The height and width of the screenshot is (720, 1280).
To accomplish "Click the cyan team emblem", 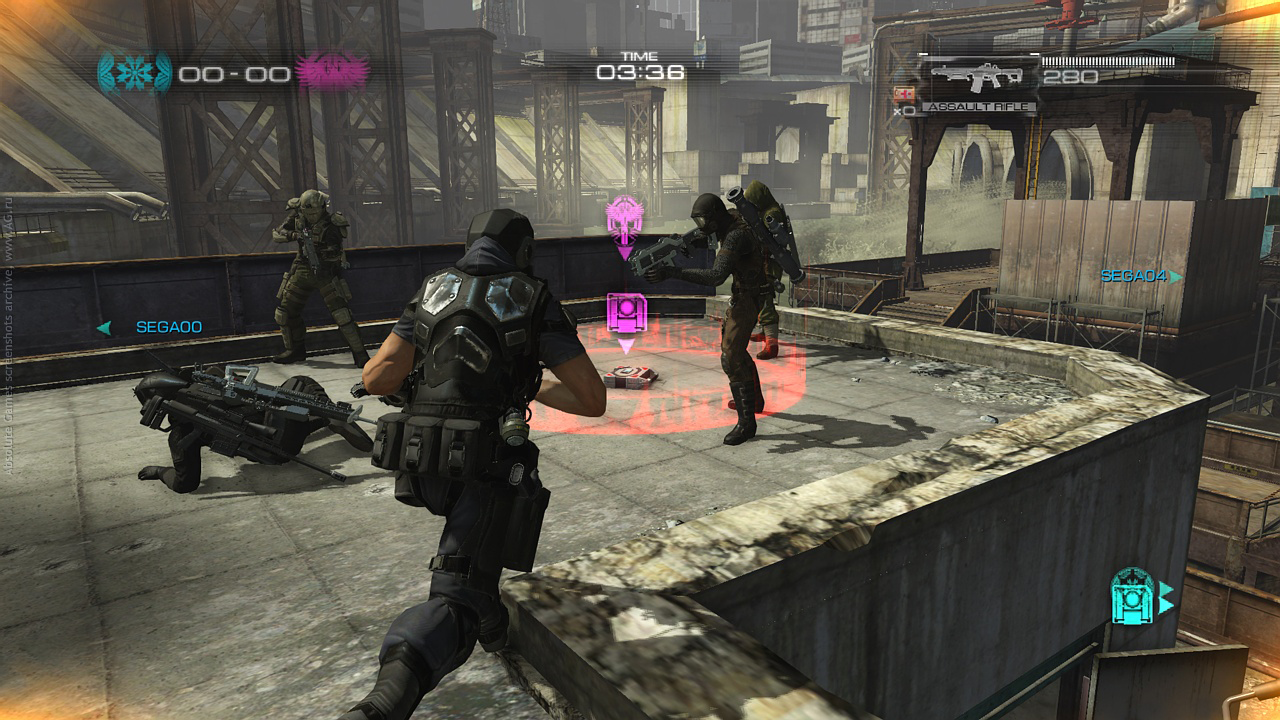I will [134, 72].
